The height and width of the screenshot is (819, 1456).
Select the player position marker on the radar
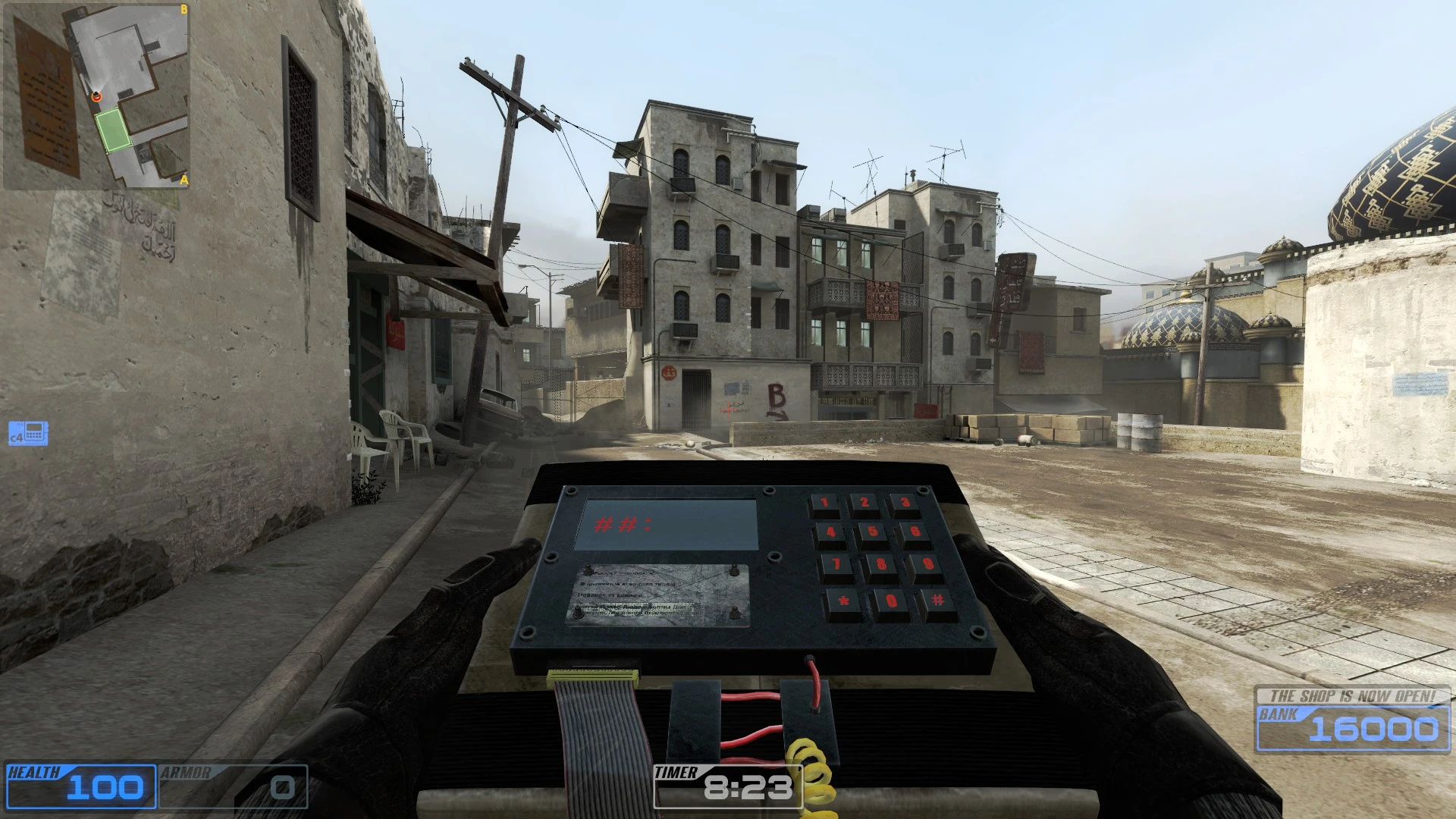(96, 97)
